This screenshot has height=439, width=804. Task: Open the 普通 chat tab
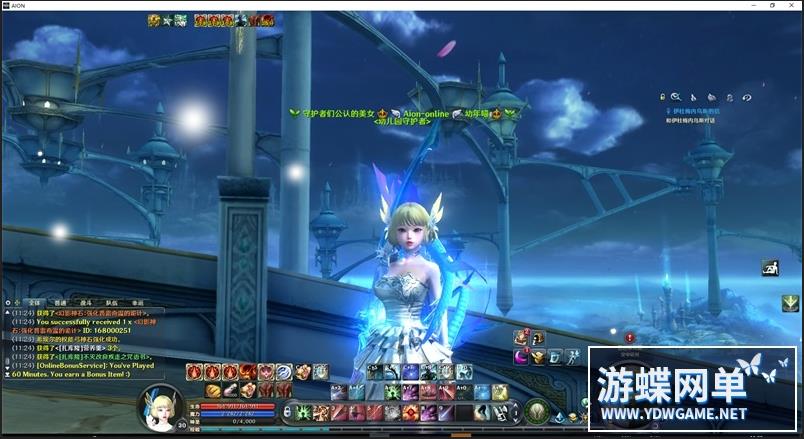(61, 301)
